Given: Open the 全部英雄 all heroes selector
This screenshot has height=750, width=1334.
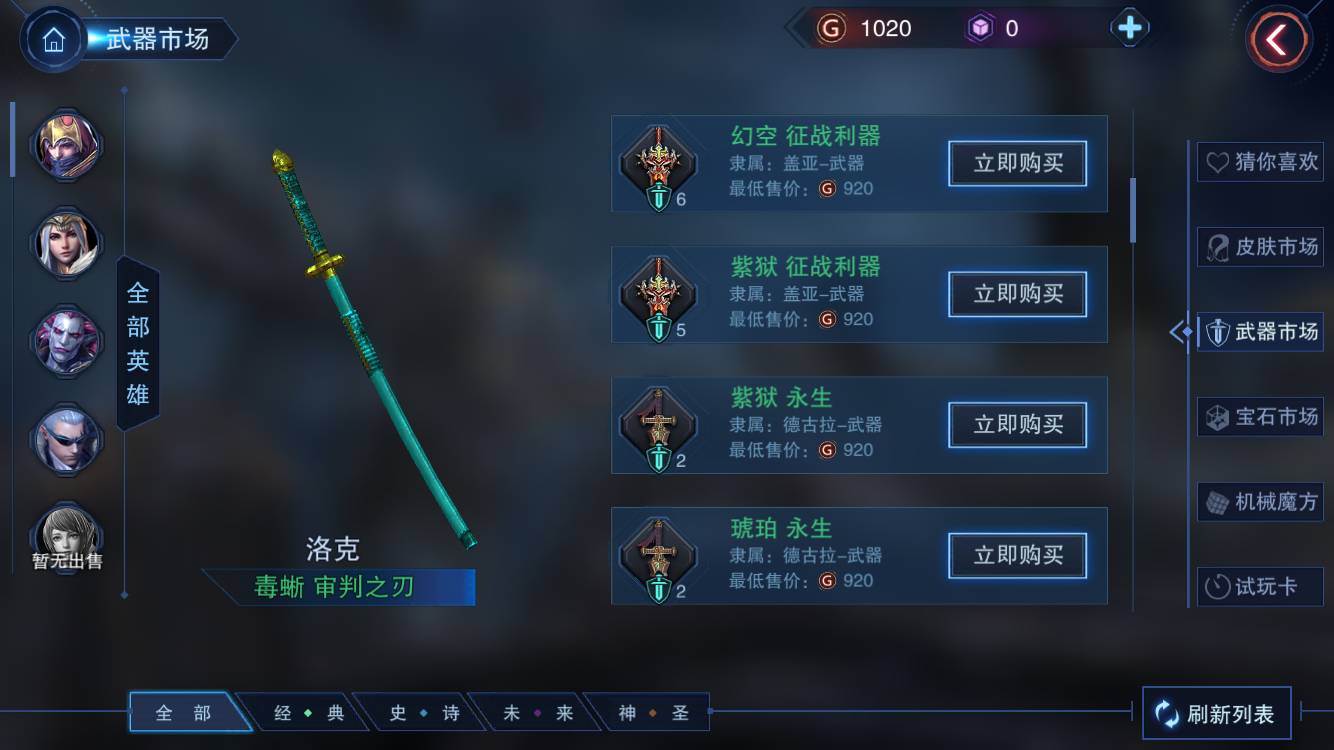Looking at the screenshot, I should coord(138,343).
